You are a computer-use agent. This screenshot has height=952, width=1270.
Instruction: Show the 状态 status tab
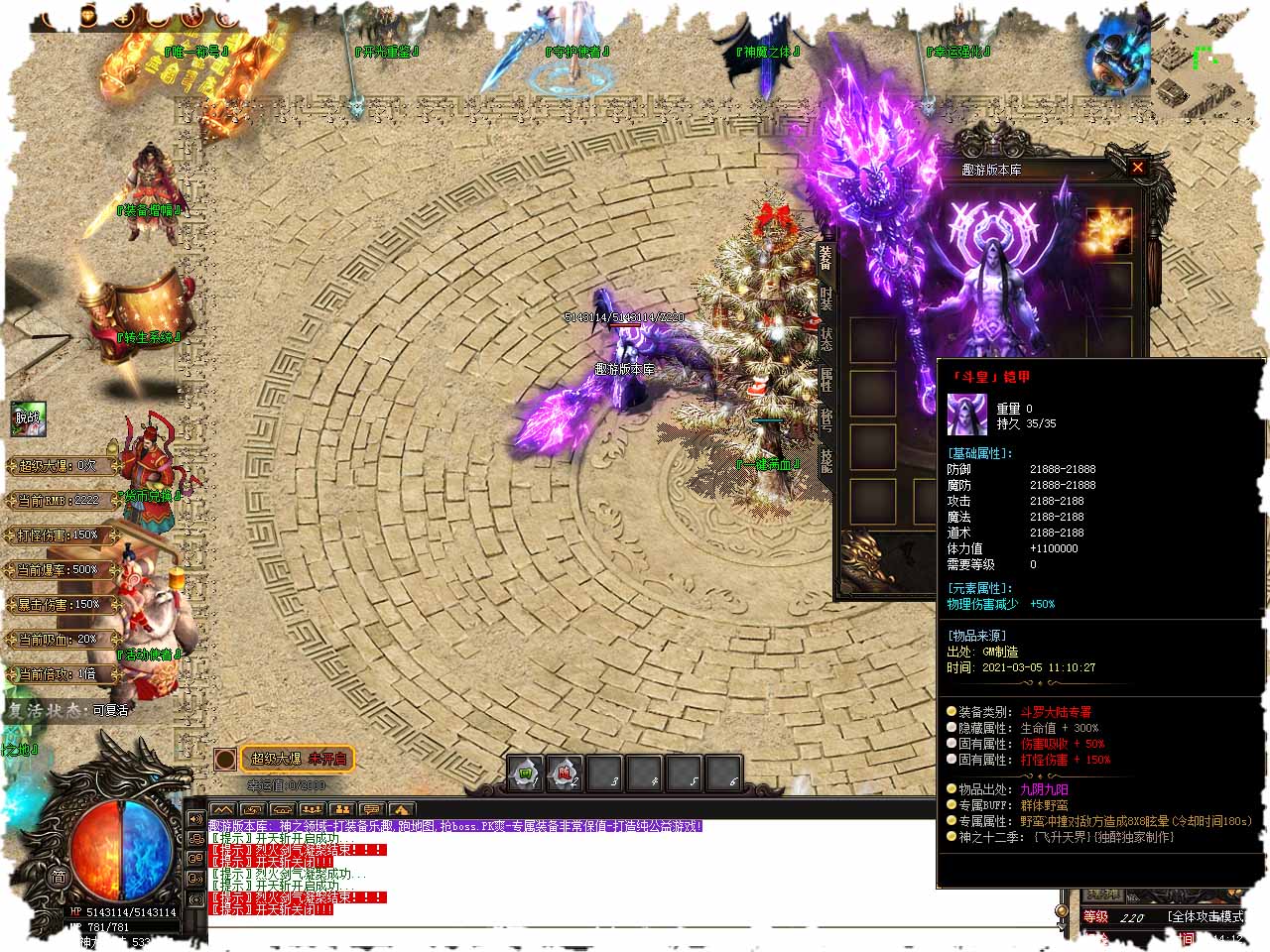pyautogui.click(x=825, y=337)
